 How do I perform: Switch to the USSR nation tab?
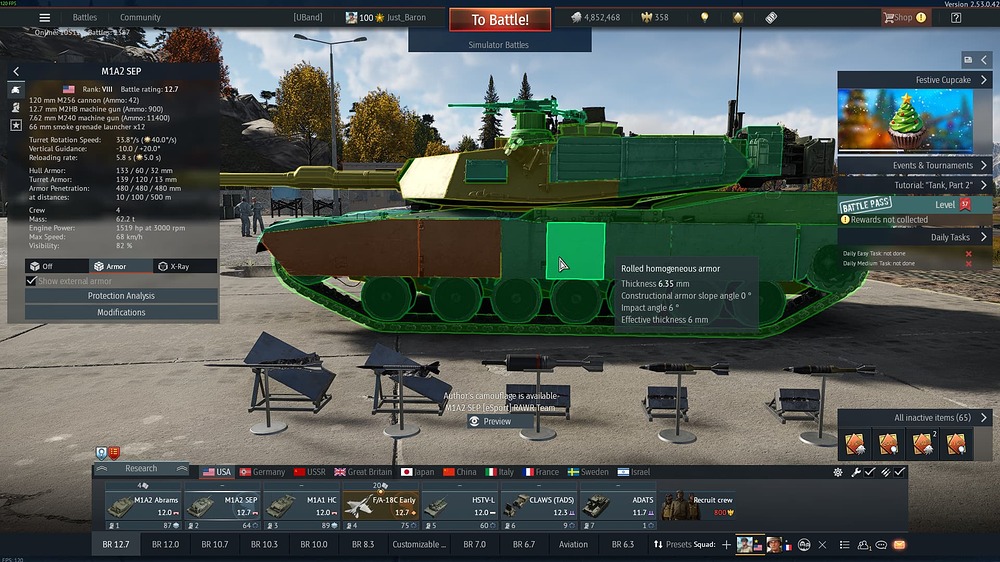tap(309, 472)
